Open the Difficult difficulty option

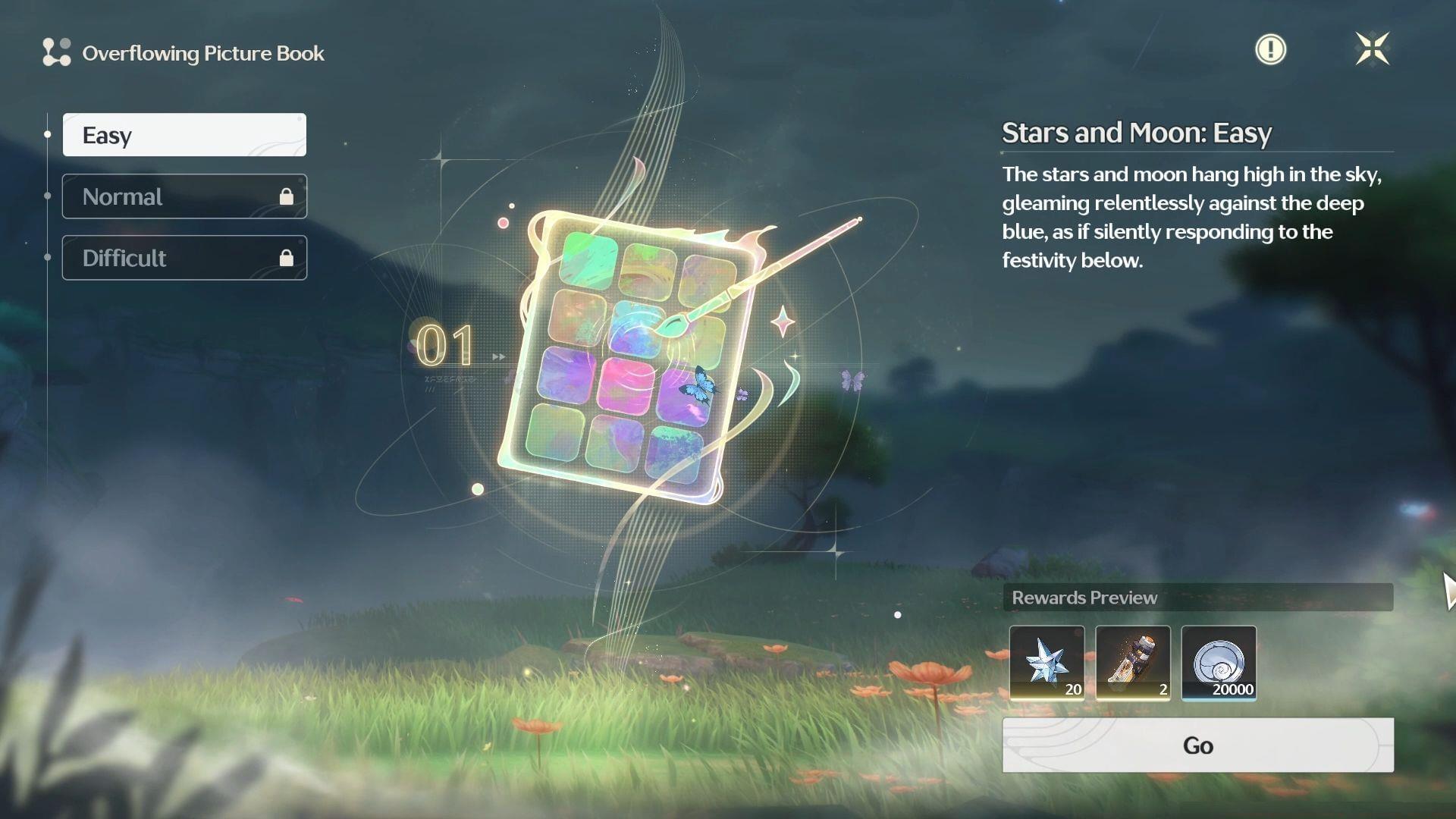(x=184, y=257)
